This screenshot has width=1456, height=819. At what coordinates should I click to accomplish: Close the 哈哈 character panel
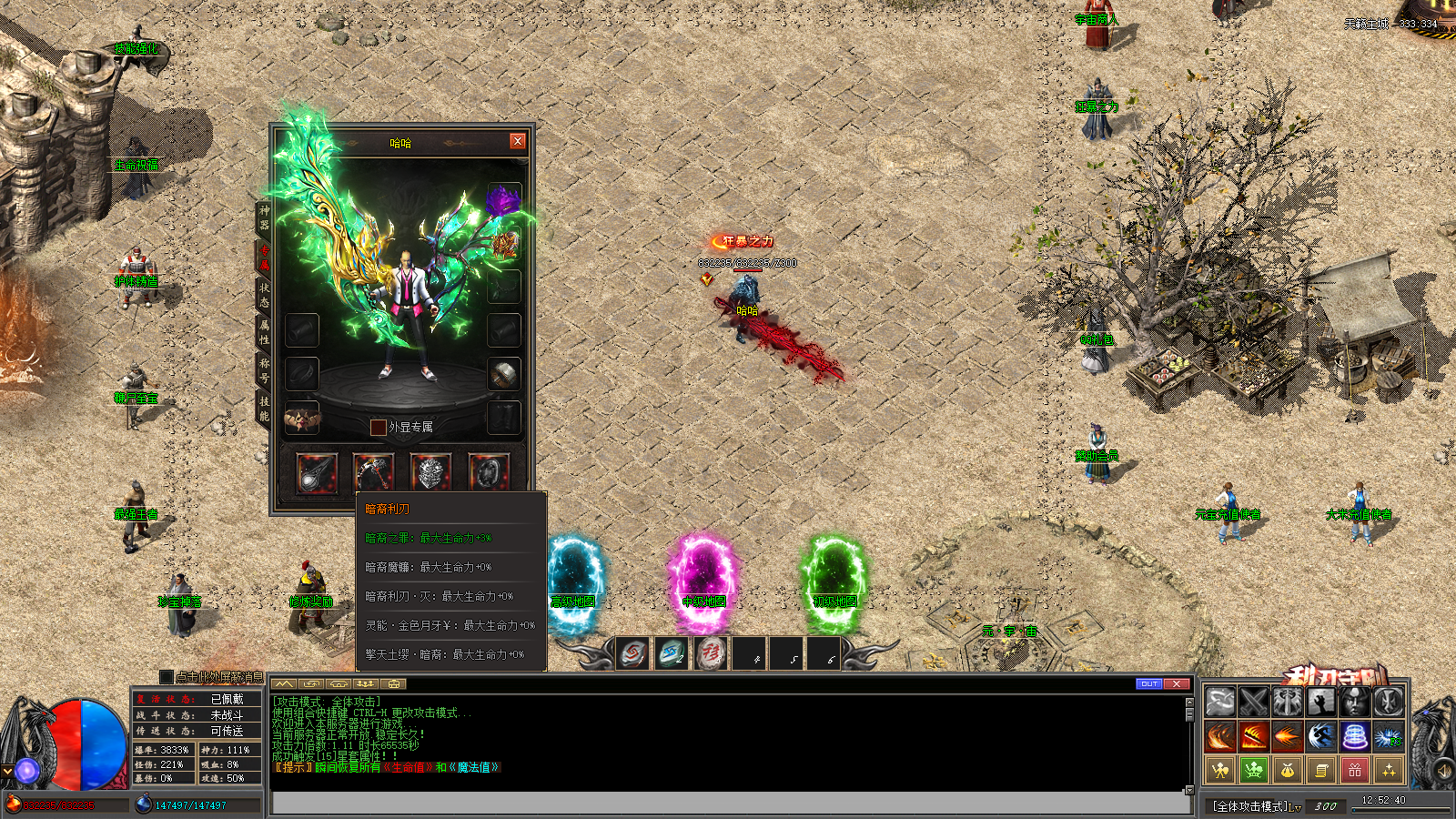coord(517,141)
